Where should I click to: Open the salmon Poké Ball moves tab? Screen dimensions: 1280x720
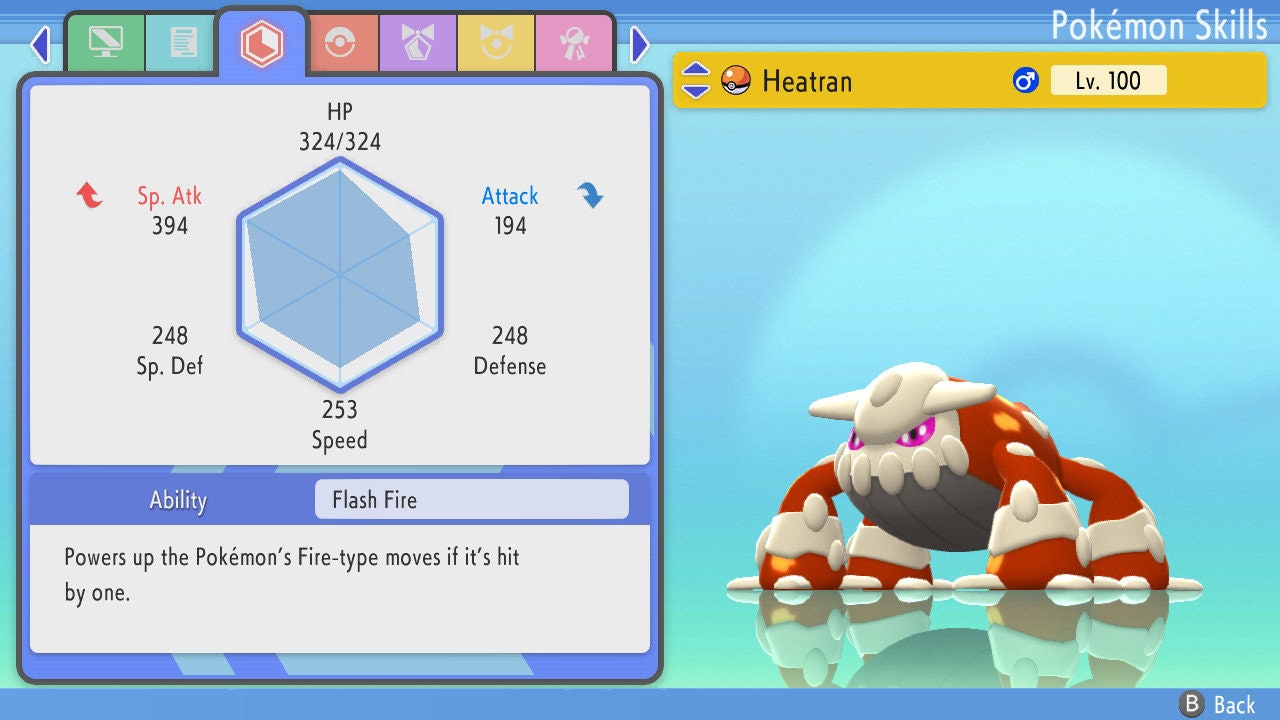coord(340,43)
